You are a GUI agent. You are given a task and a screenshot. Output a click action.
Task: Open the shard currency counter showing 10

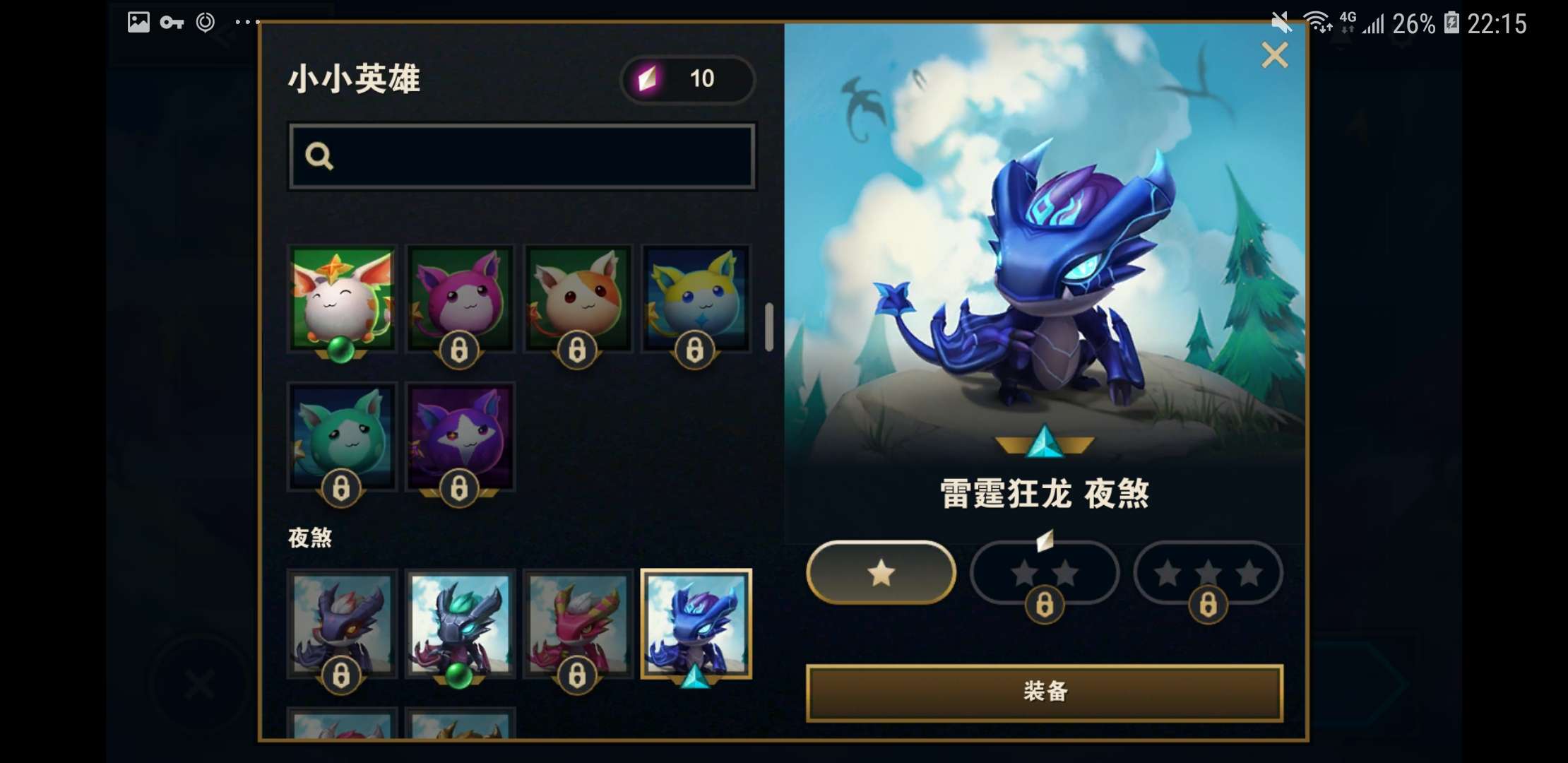687,79
